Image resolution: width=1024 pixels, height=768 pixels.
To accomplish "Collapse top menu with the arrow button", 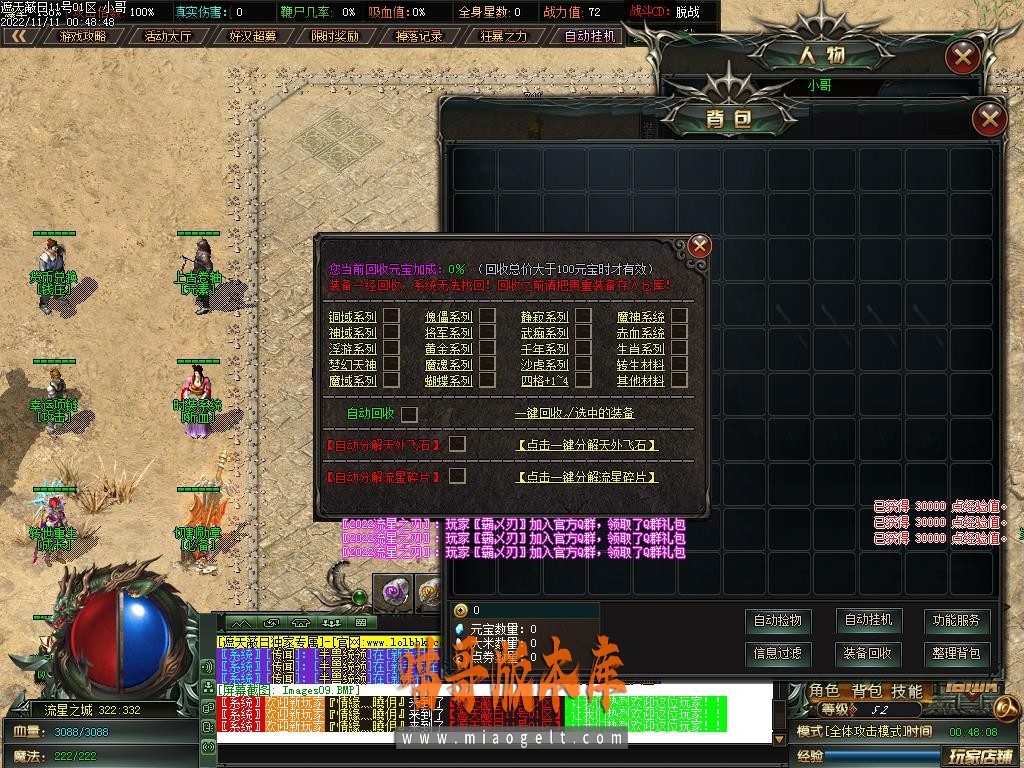I will (19, 36).
